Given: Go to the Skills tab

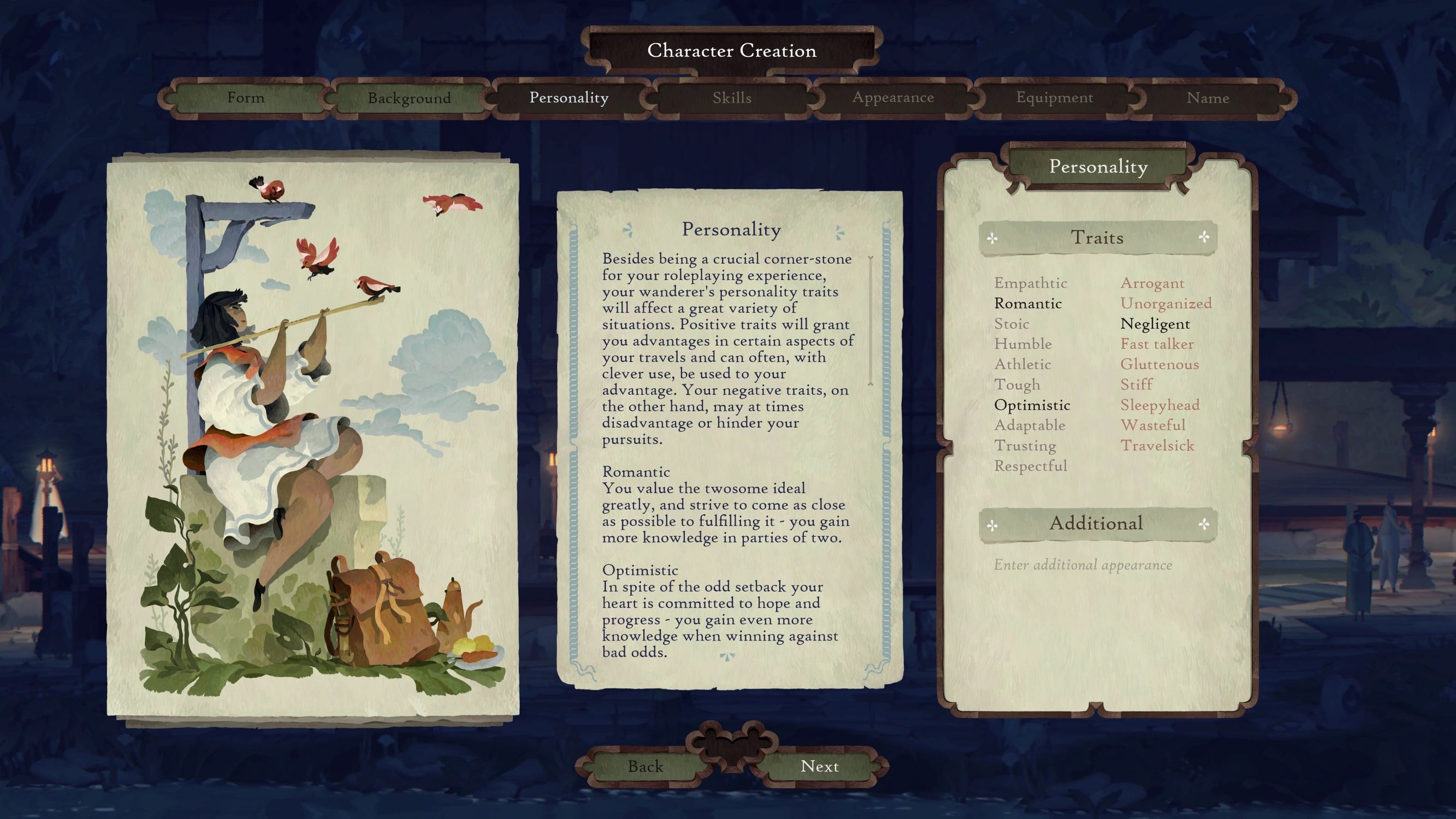Looking at the screenshot, I should pos(731,98).
